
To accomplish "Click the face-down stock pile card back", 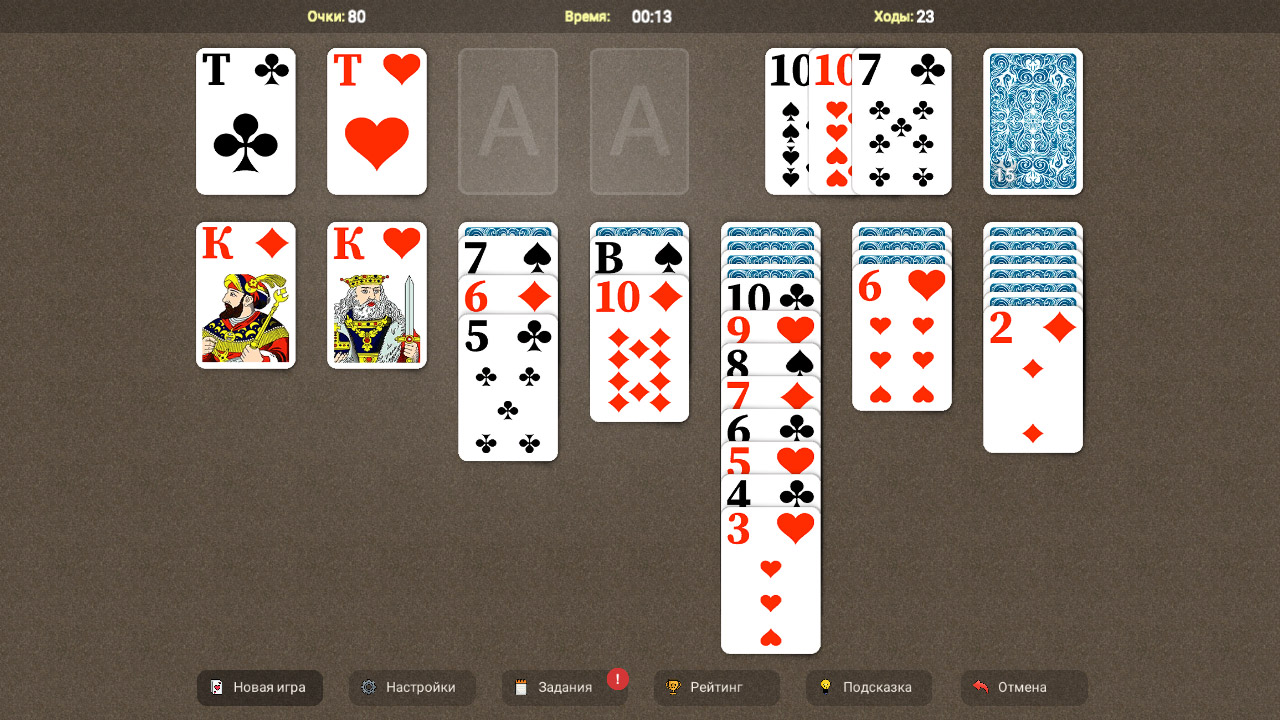I will 1032,120.
